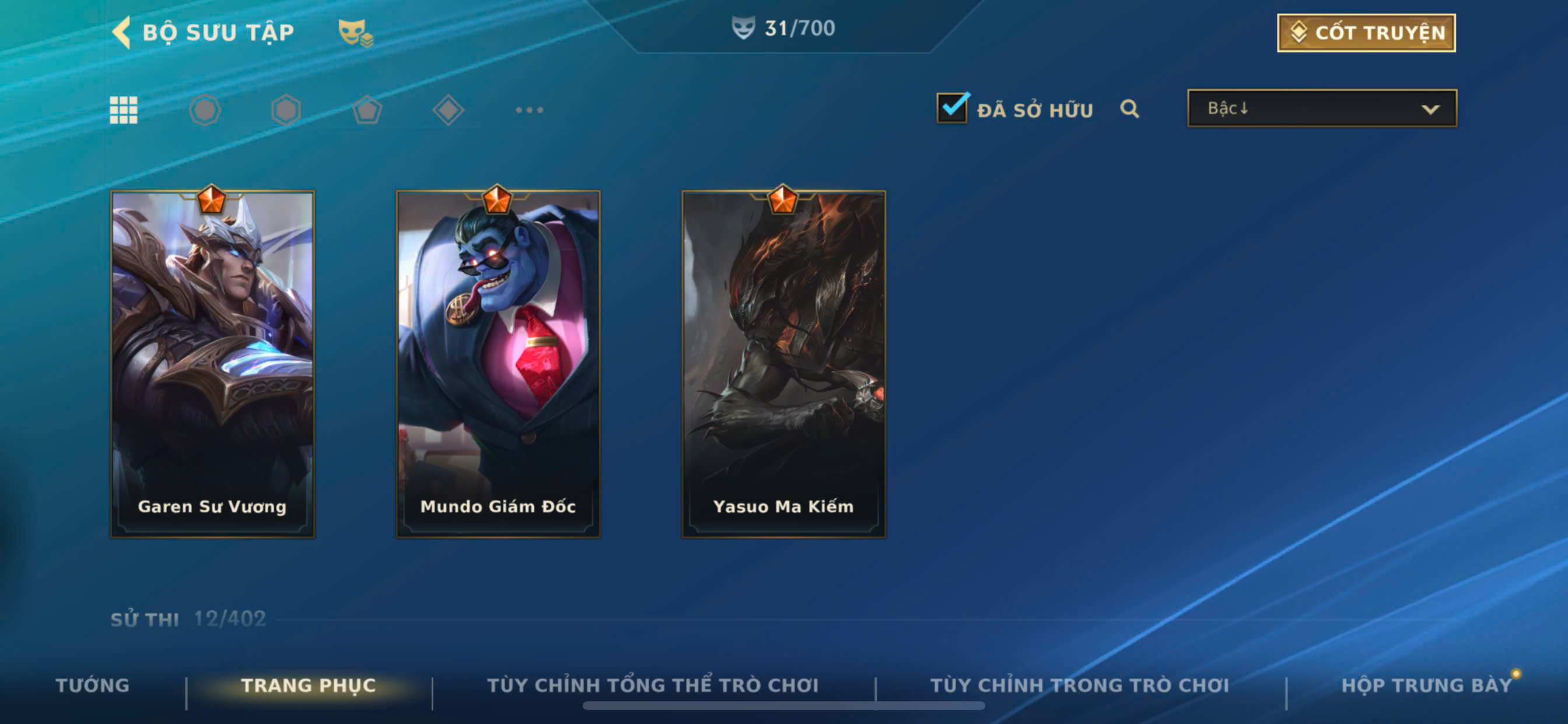Screen dimensions: 1568x724
Task: Choose the Mundo Giám Đốc skin card
Action: (498, 364)
